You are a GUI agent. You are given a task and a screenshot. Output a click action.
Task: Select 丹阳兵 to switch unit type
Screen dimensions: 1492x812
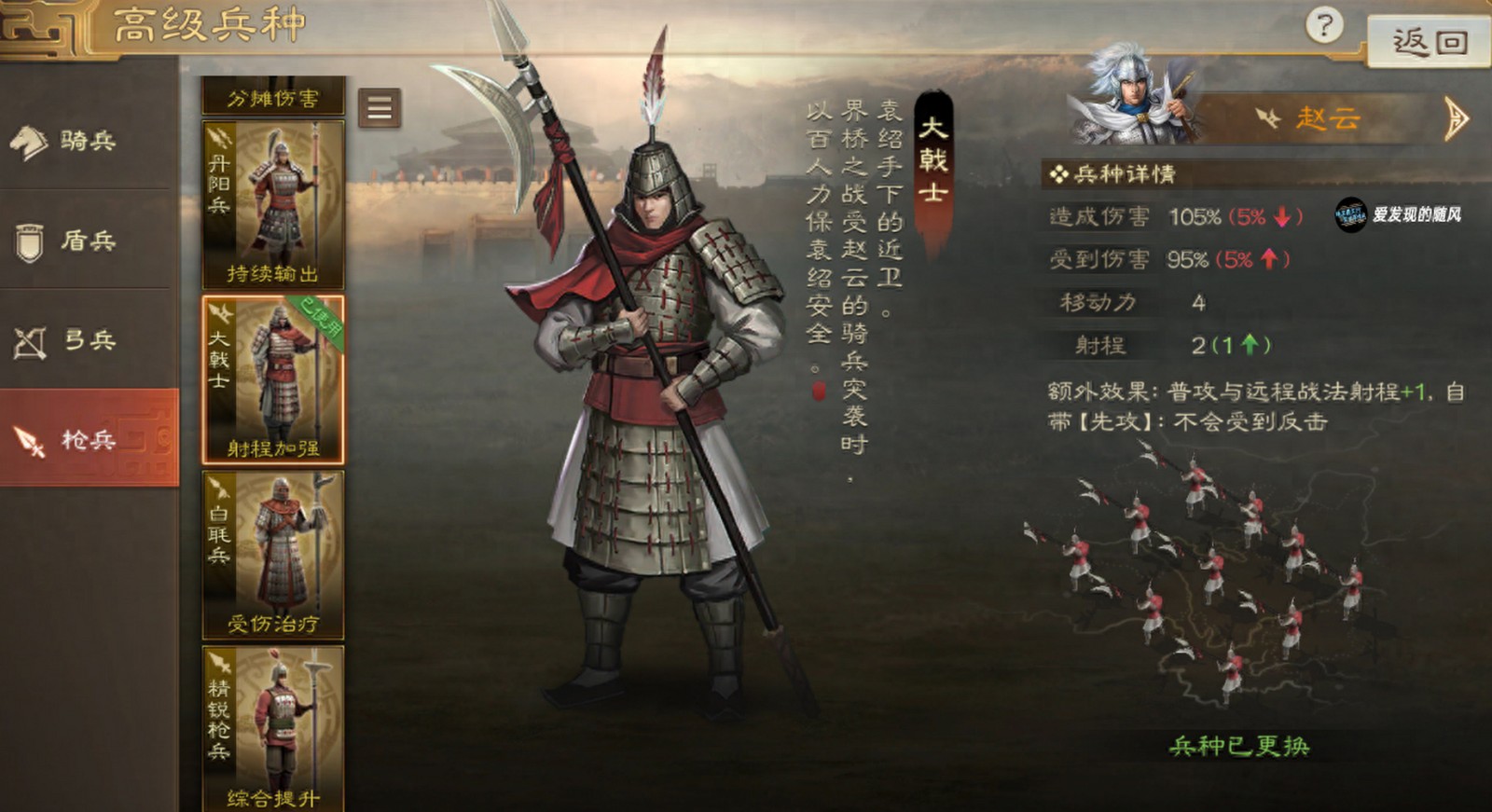[x=271, y=205]
